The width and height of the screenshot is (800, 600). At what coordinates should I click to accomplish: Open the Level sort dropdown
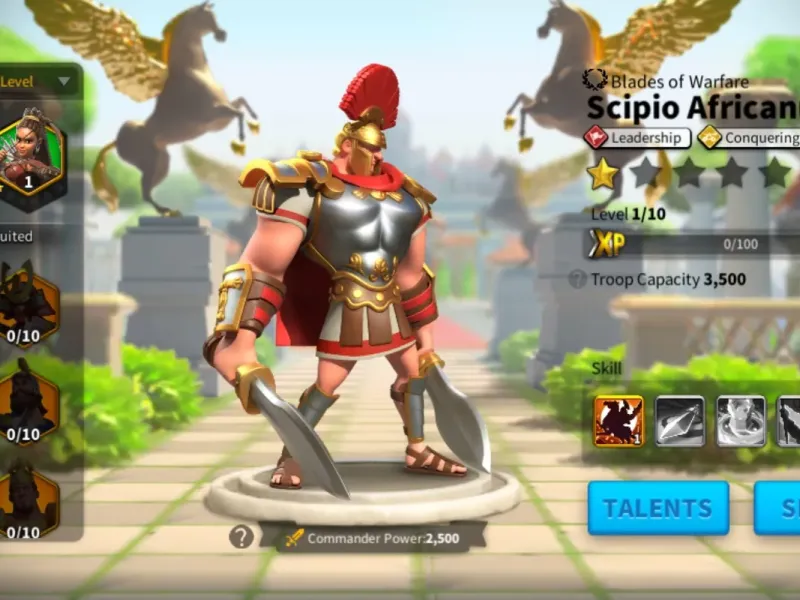[x=38, y=80]
